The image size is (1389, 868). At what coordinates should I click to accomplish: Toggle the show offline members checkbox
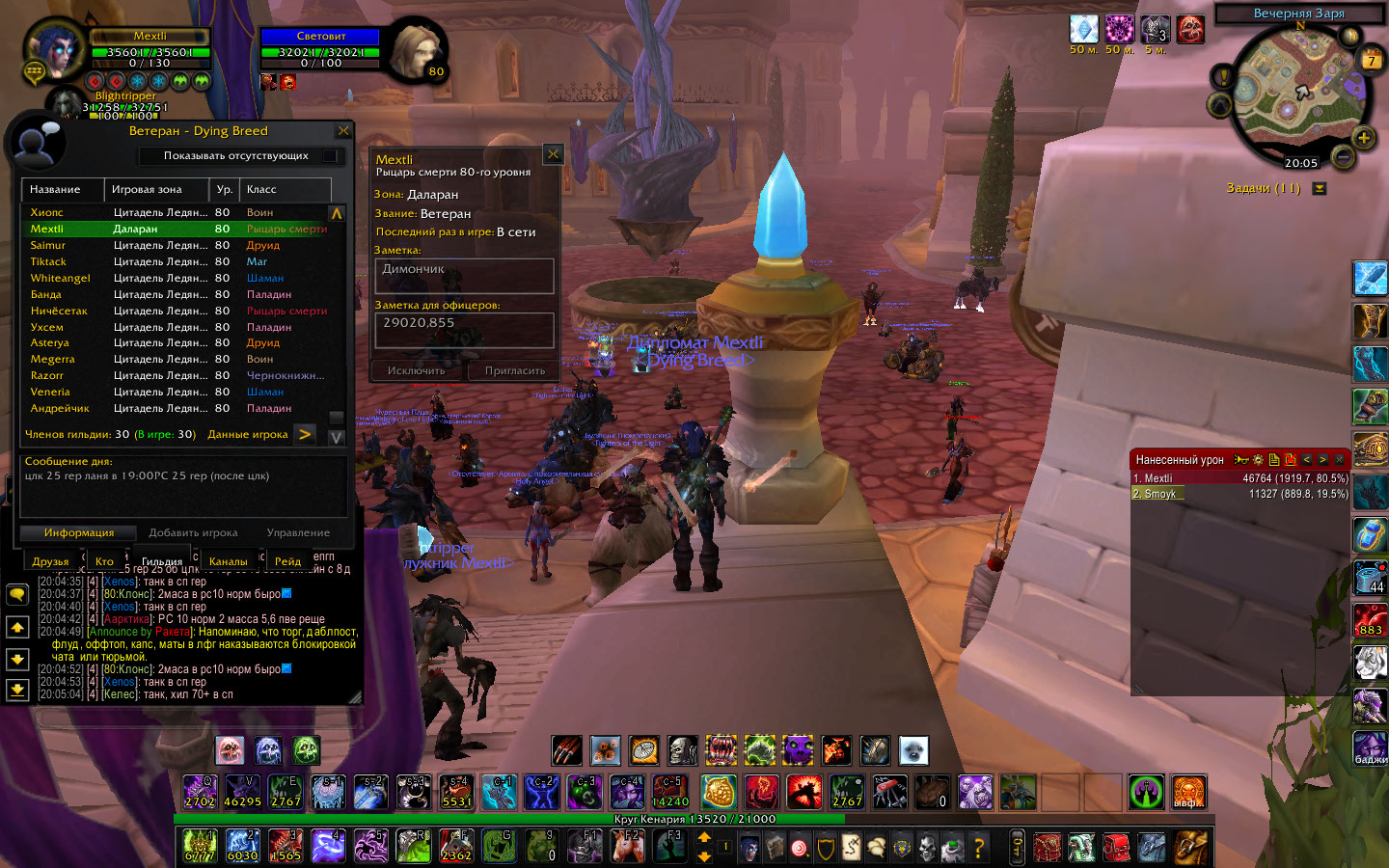point(330,155)
